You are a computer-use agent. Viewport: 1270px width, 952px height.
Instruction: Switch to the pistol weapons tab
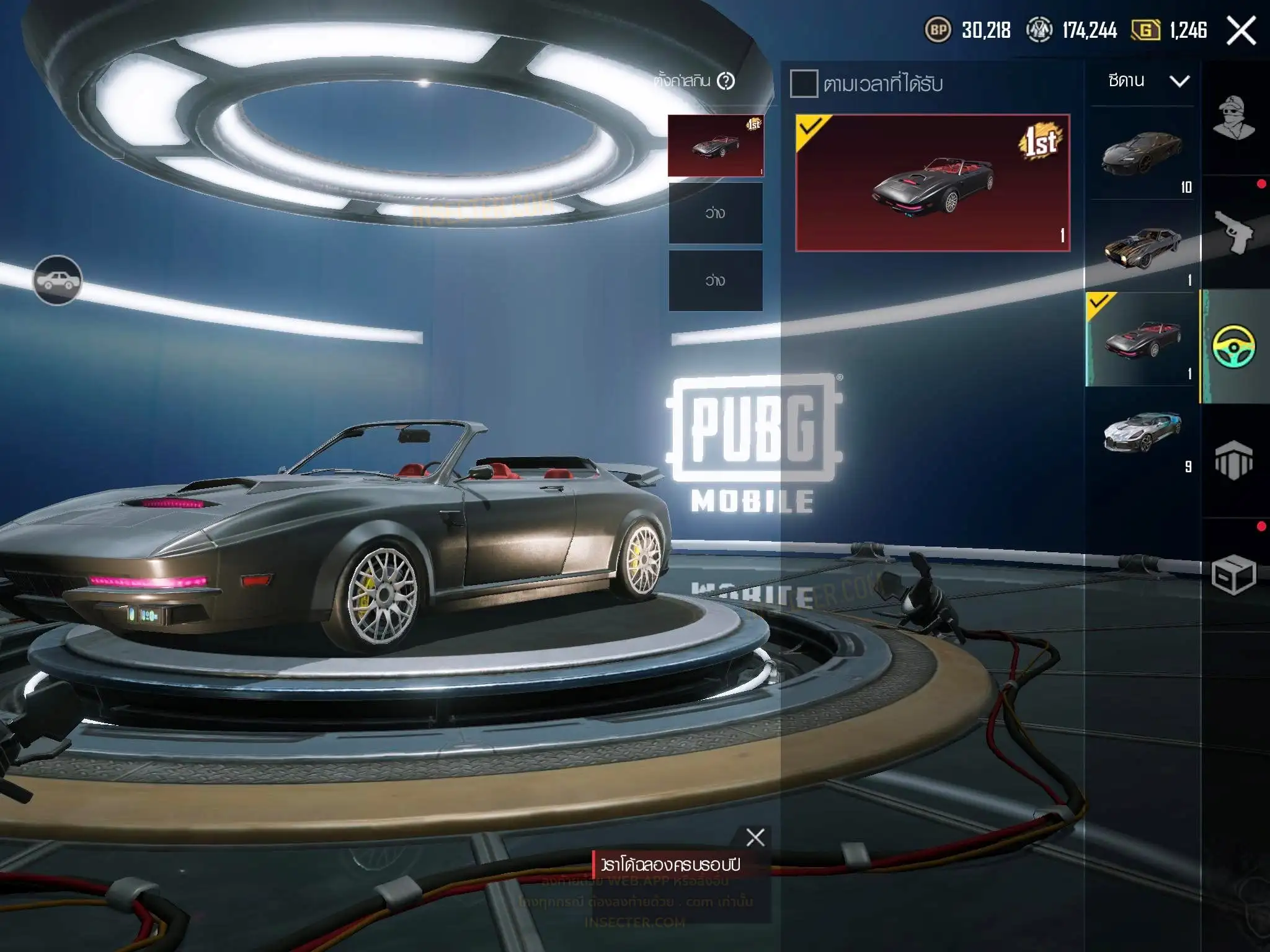(1234, 232)
